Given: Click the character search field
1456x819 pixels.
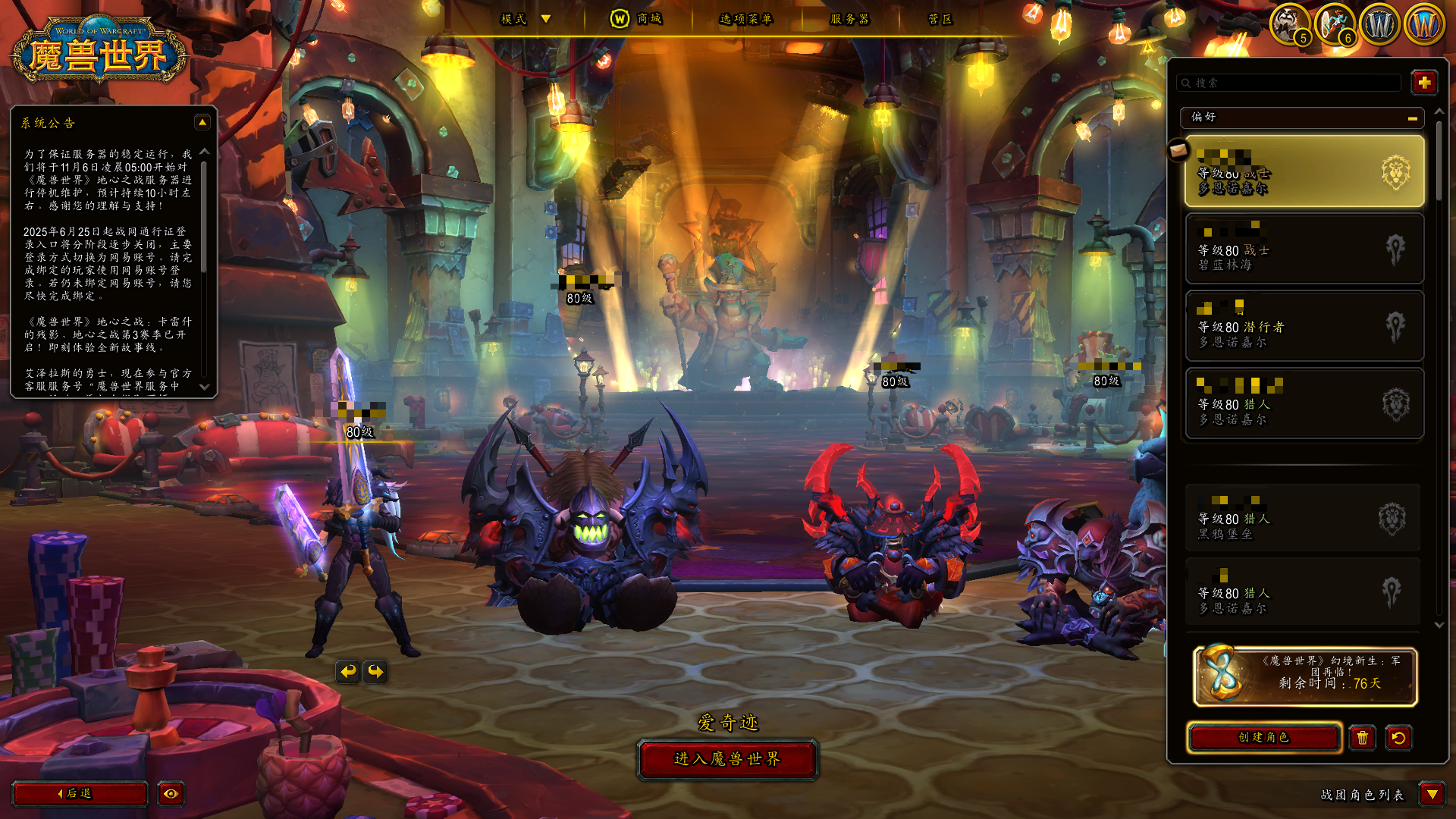Looking at the screenshot, I should click(x=1289, y=83).
